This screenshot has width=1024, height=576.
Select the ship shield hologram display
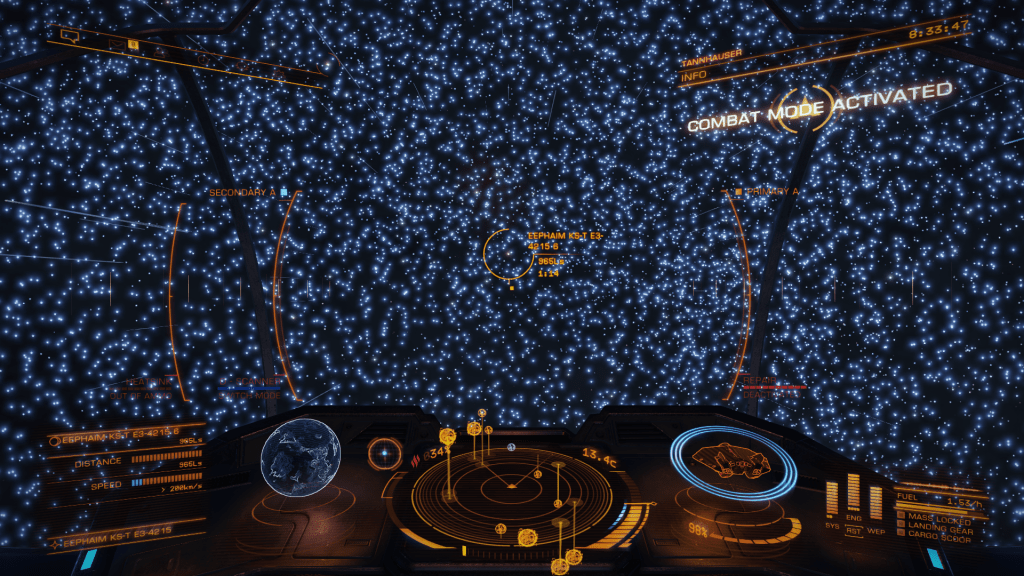click(x=733, y=462)
